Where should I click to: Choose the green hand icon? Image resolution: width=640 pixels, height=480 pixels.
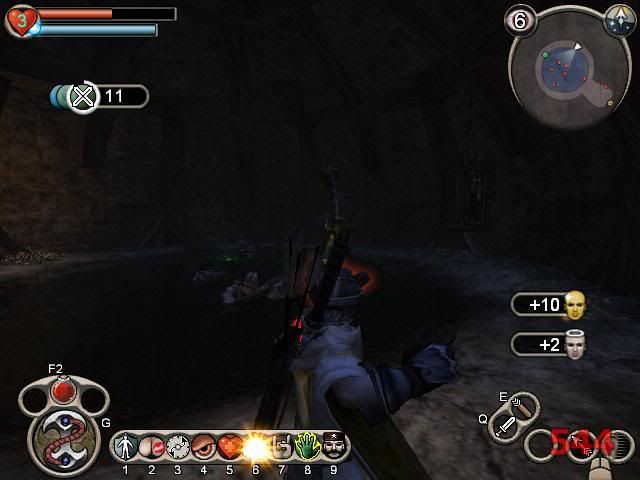coord(307,445)
